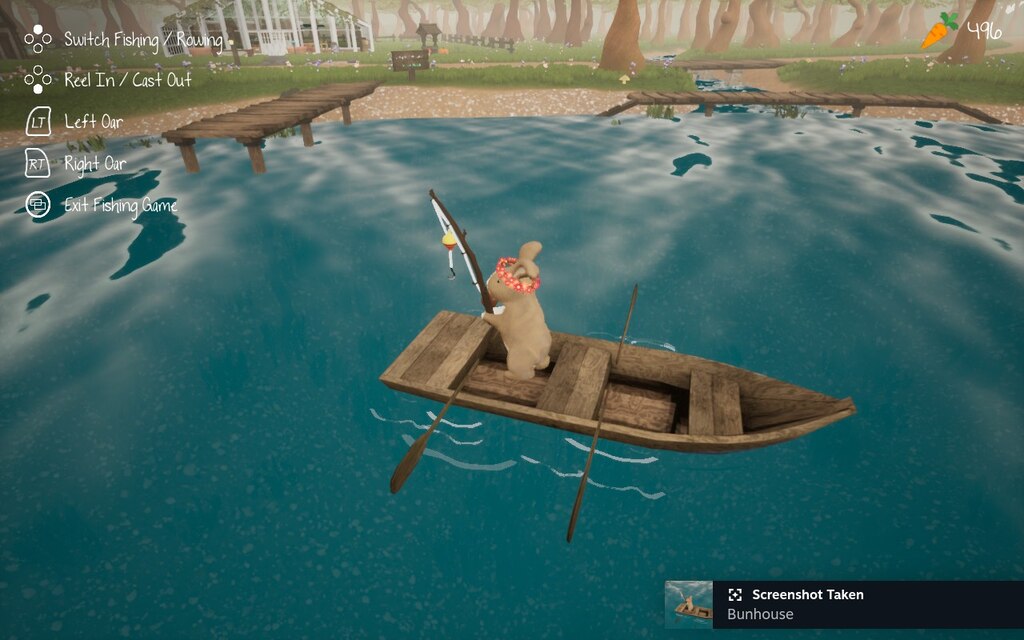The height and width of the screenshot is (640, 1024).
Task: View the screenshot thumbnail in the notification
Action: 689,605
